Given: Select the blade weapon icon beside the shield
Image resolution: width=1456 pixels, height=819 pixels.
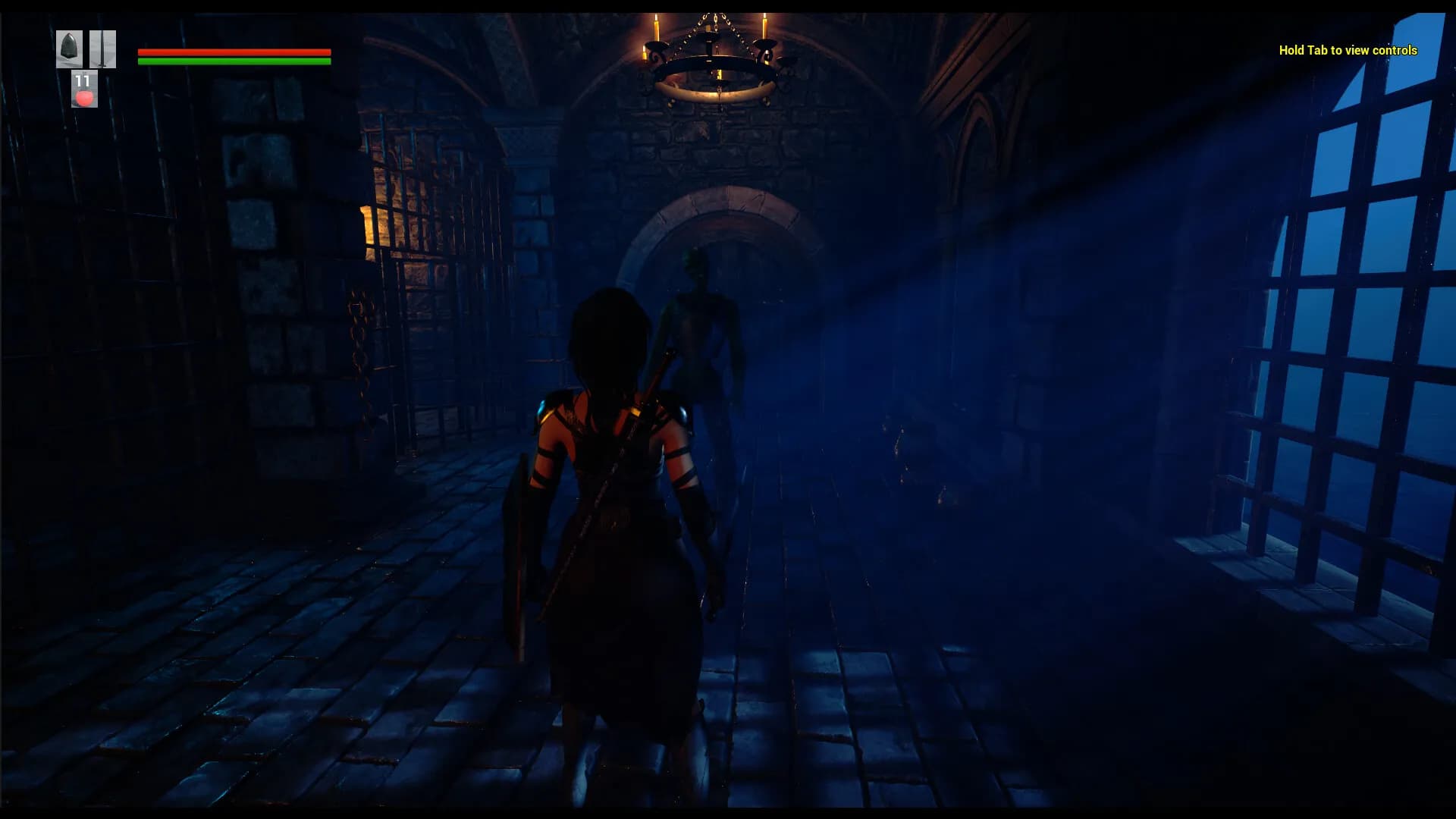Looking at the screenshot, I should [x=102, y=49].
